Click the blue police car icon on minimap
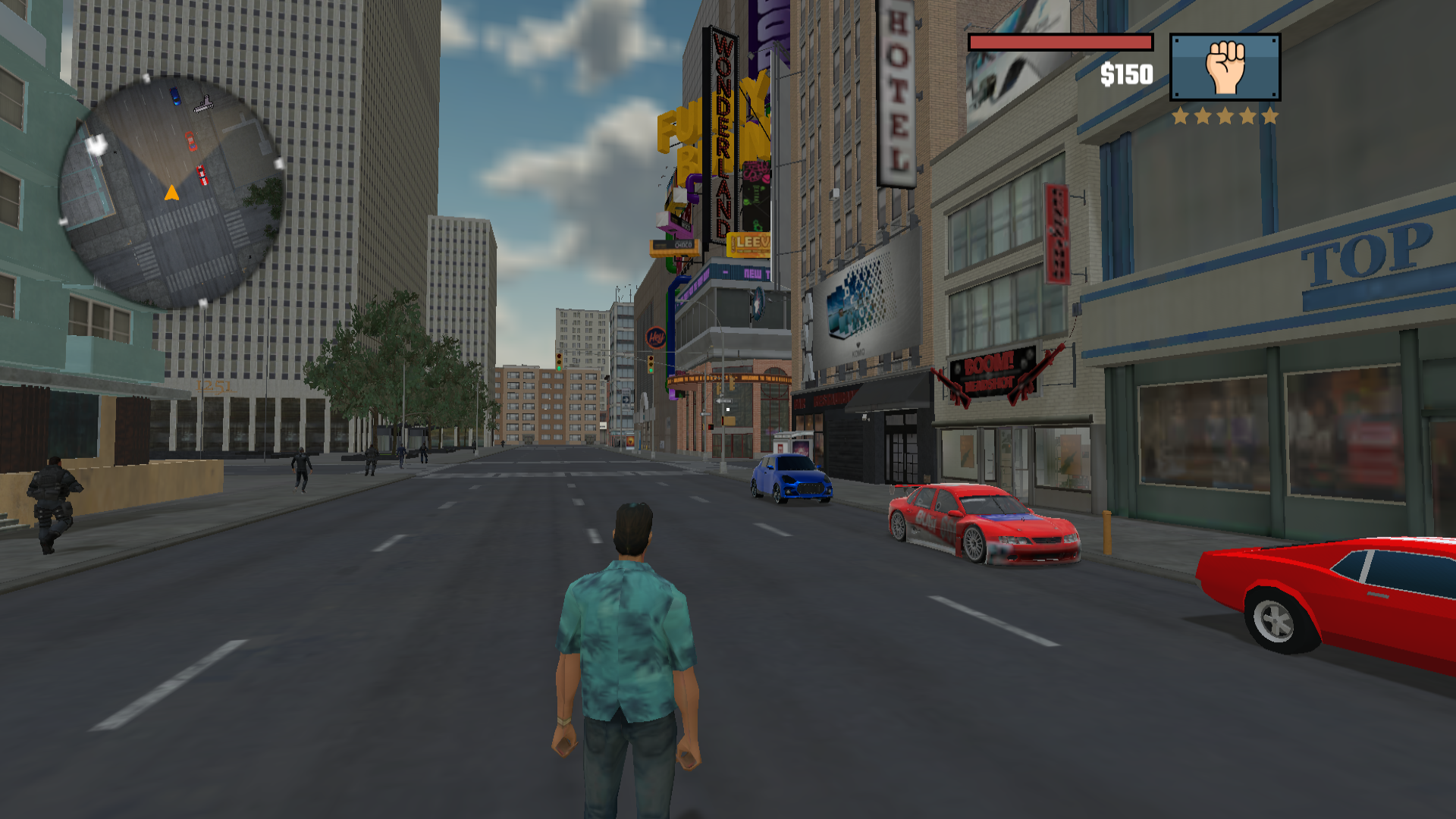1456x819 pixels. coord(174,95)
